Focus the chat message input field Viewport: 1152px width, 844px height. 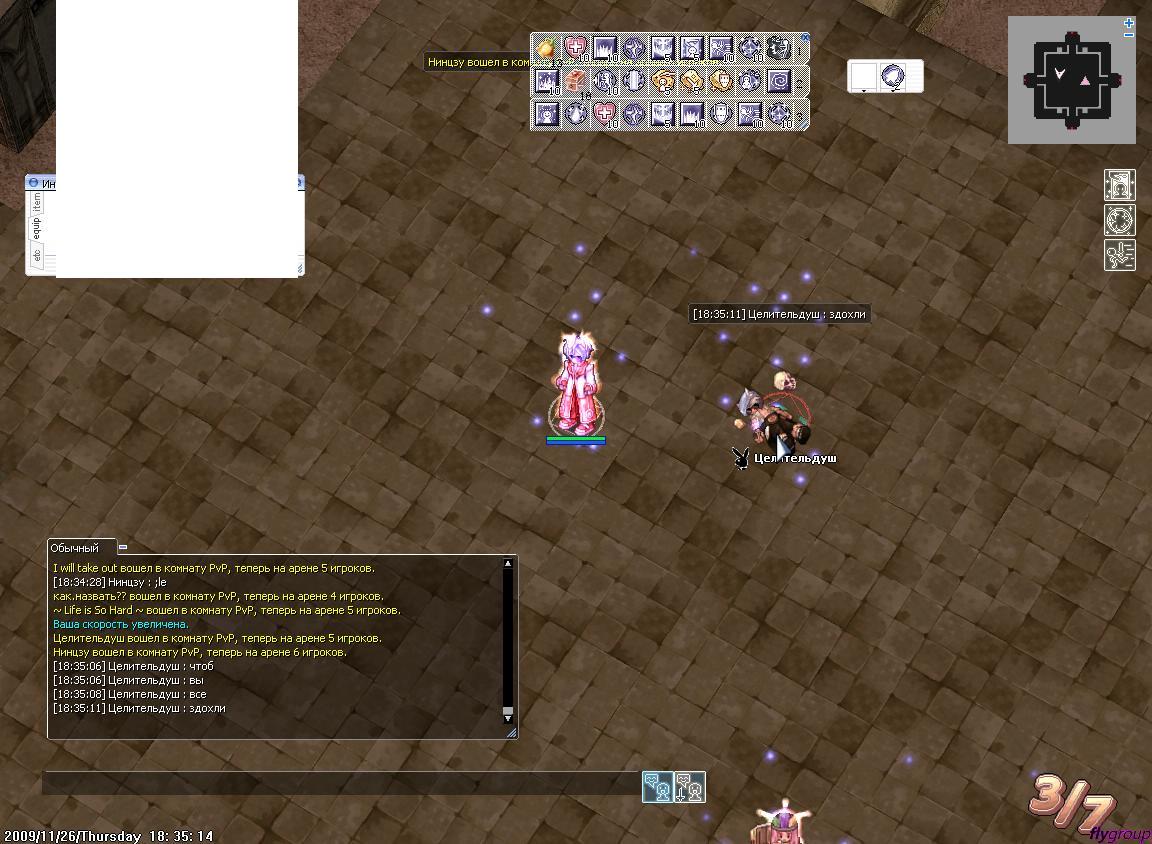[340, 783]
